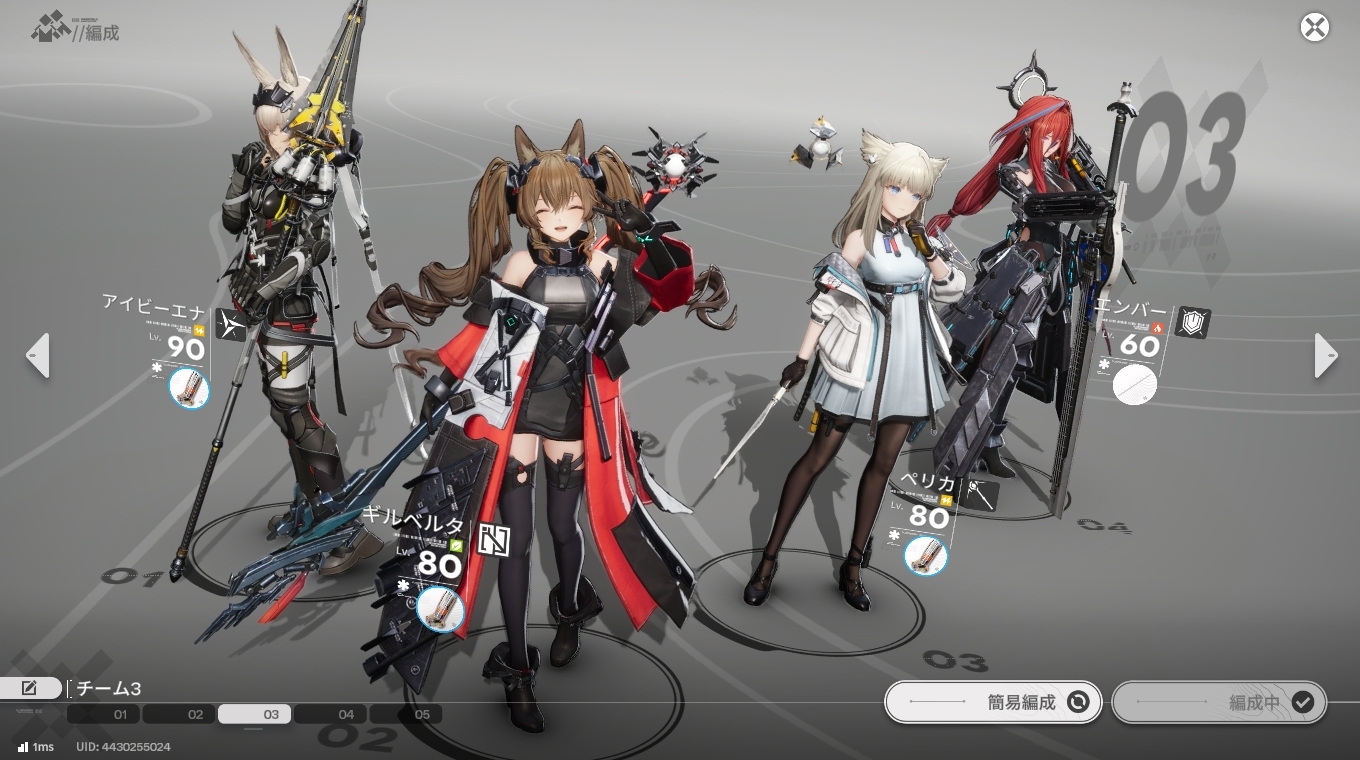The width and height of the screenshot is (1360, 760).
Task: Go to the previous team with left arrow
Action: pyautogui.click(x=38, y=355)
